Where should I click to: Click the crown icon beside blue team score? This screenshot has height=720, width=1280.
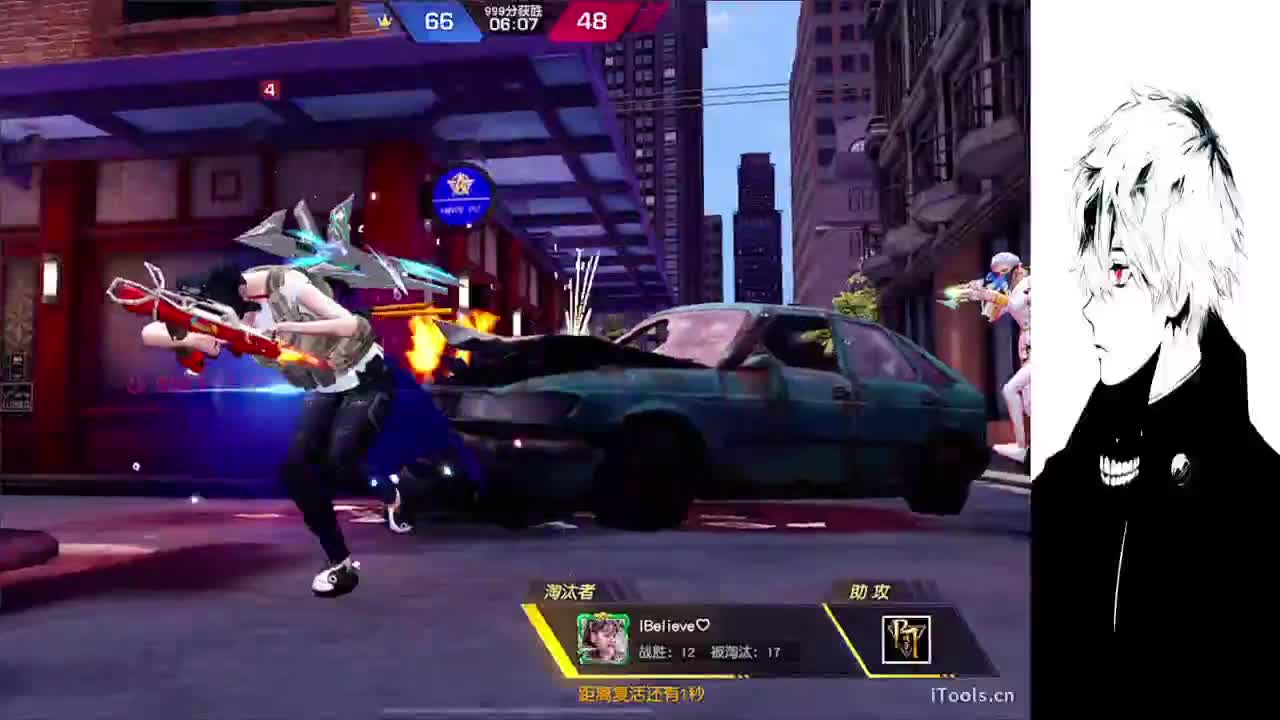click(x=386, y=20)
